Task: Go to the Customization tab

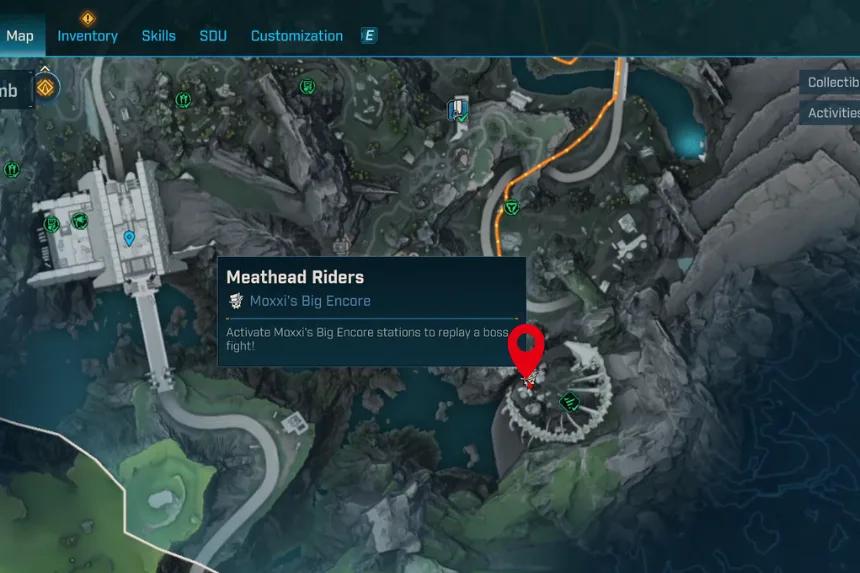Action: click(x=296, y=36)
